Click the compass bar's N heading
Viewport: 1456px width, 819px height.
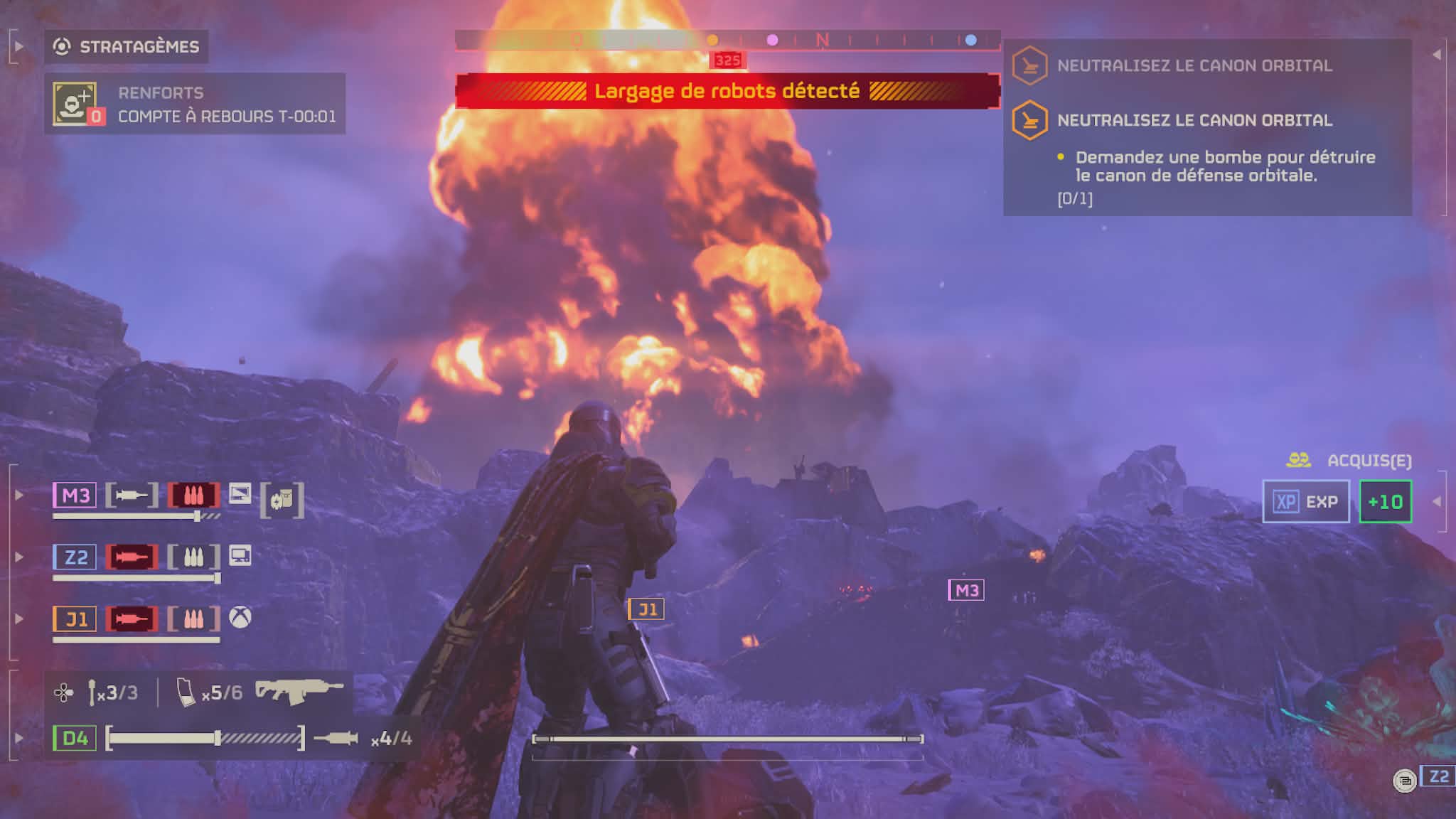click(x=822, y=41)
